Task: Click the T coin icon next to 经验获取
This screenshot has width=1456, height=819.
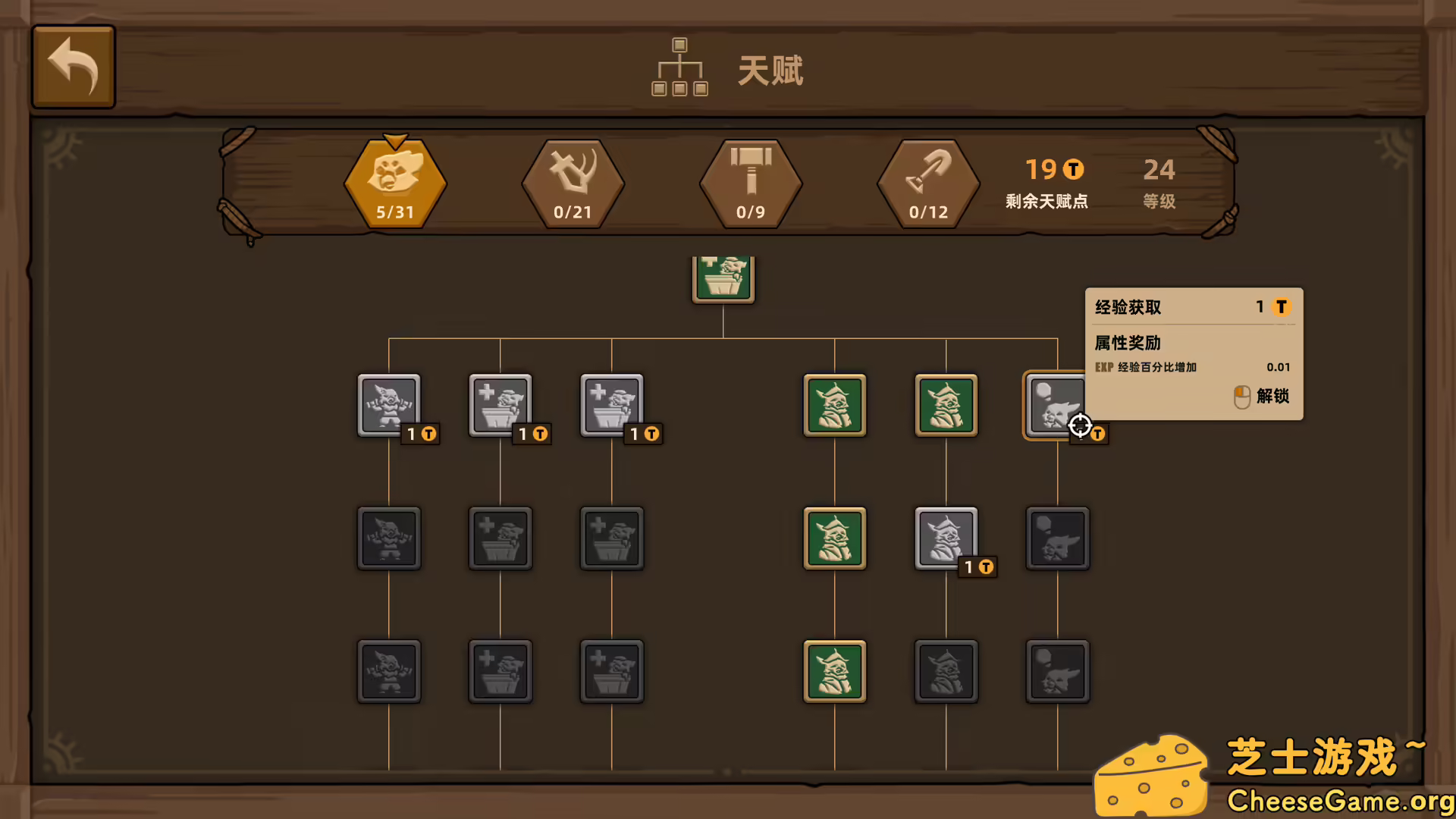Action: click(x=1282, y=307)
